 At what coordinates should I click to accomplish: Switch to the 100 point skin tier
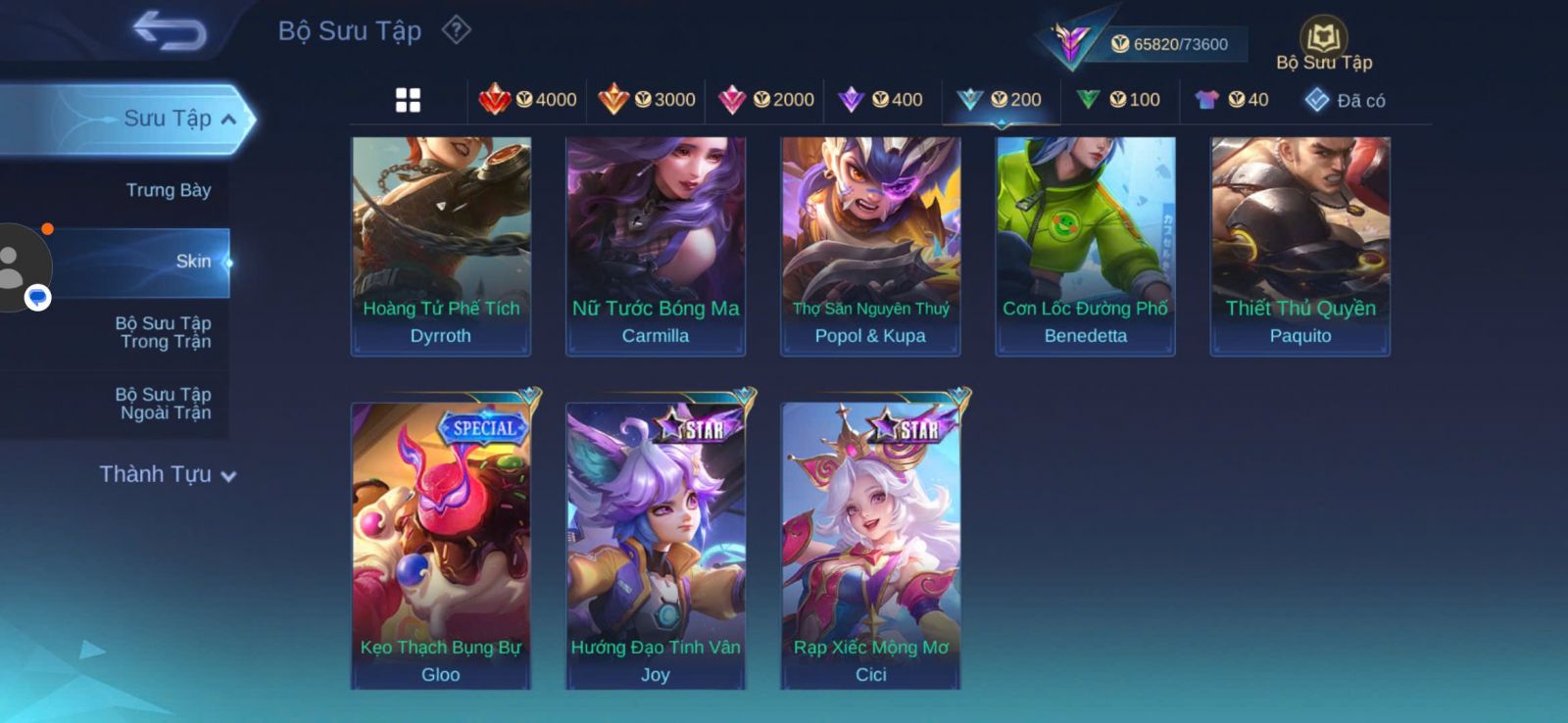(1118, 100)
